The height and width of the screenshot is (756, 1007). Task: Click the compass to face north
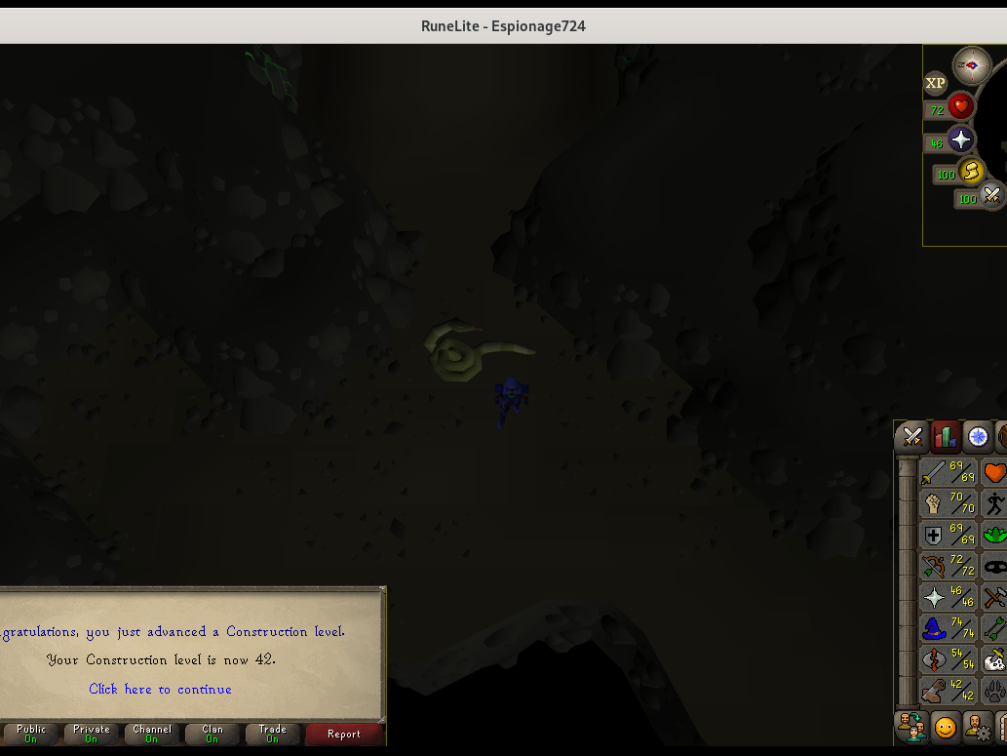[x=972, y=66]
